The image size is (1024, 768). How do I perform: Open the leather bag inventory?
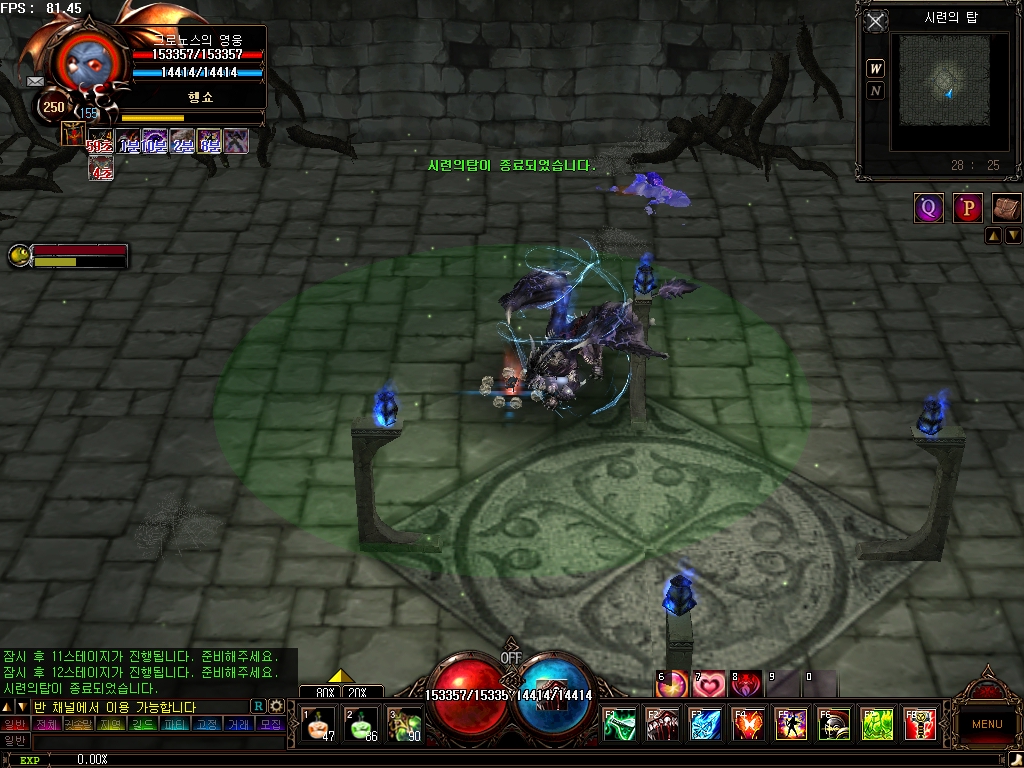point(1006,208)
